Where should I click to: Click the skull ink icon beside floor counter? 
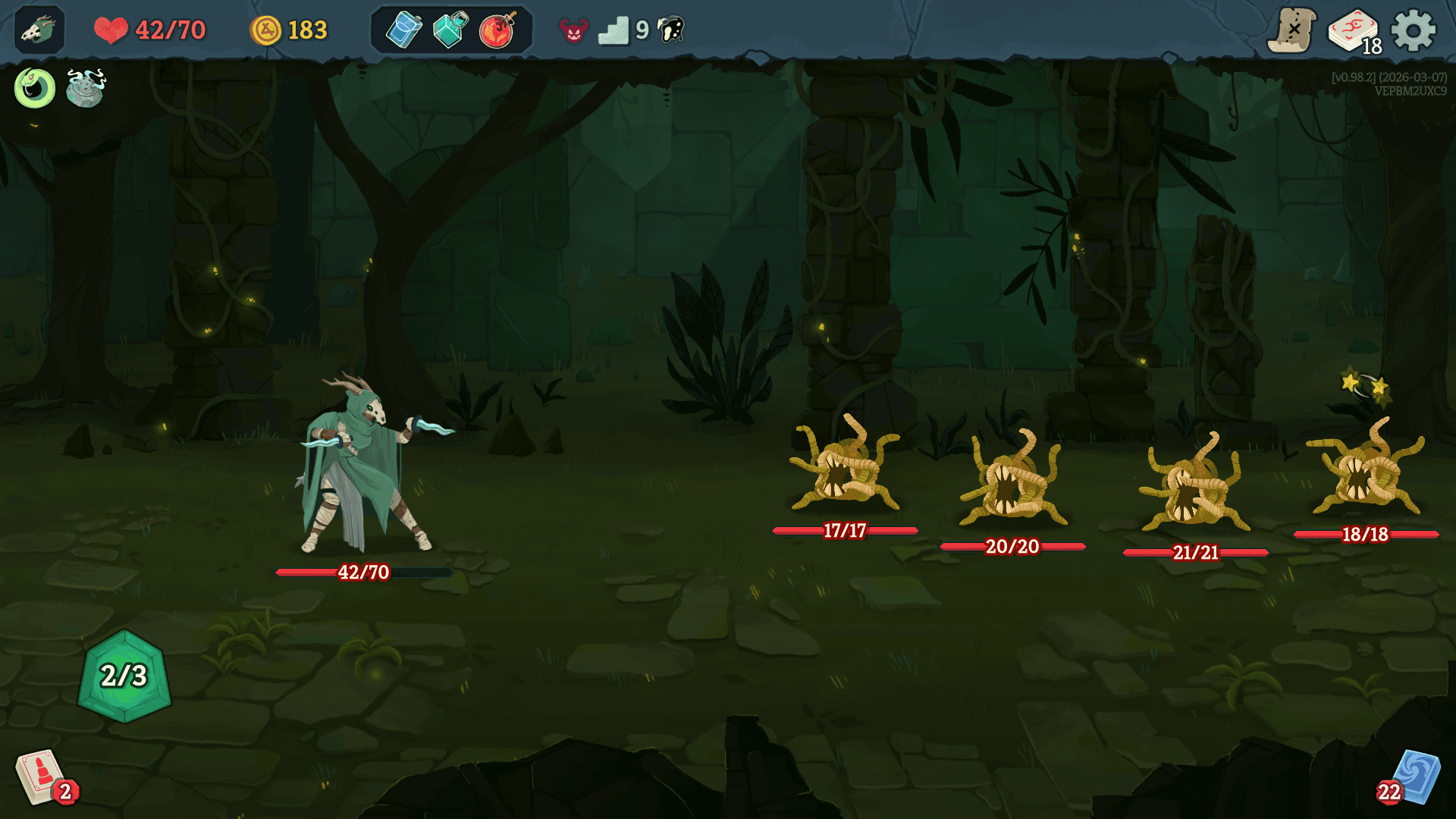(x=670, y=31)
